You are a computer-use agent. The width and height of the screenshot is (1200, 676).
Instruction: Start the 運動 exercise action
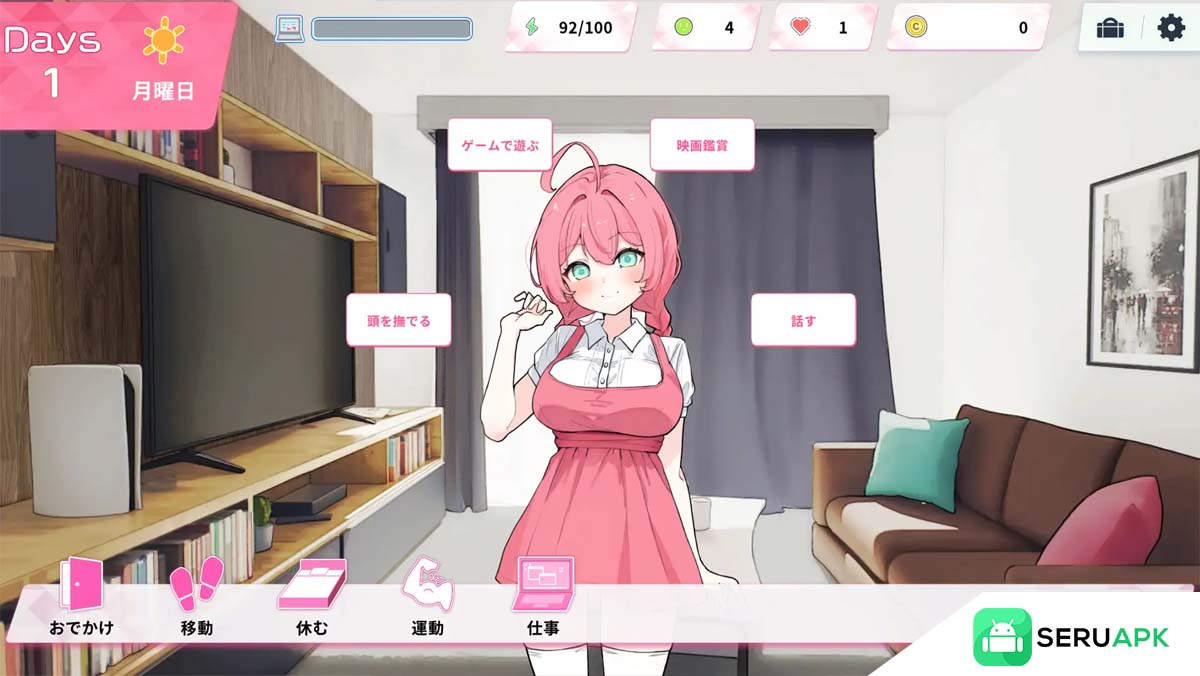[x=428, y=598]
